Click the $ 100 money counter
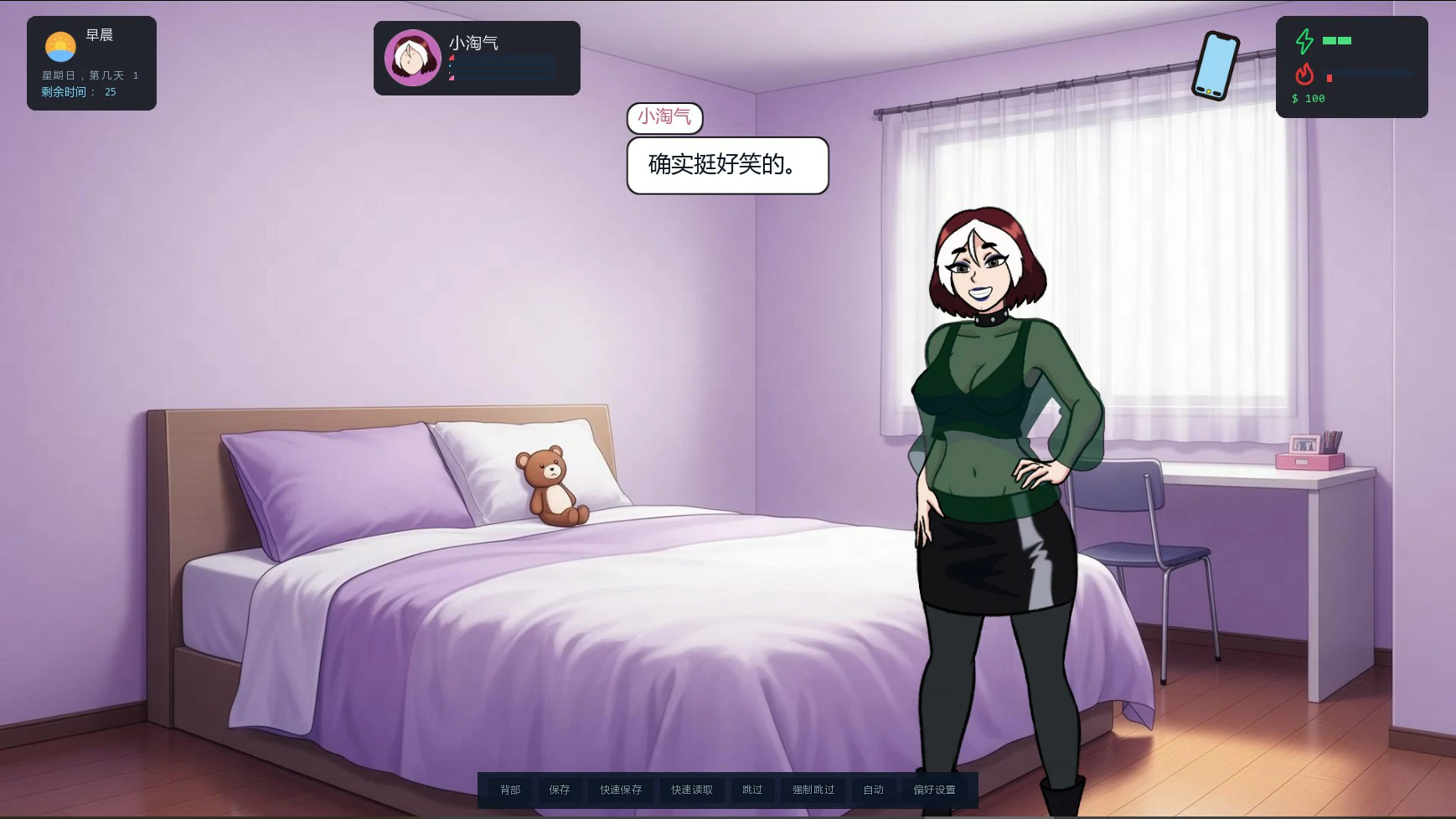 tap(1307, 98)
